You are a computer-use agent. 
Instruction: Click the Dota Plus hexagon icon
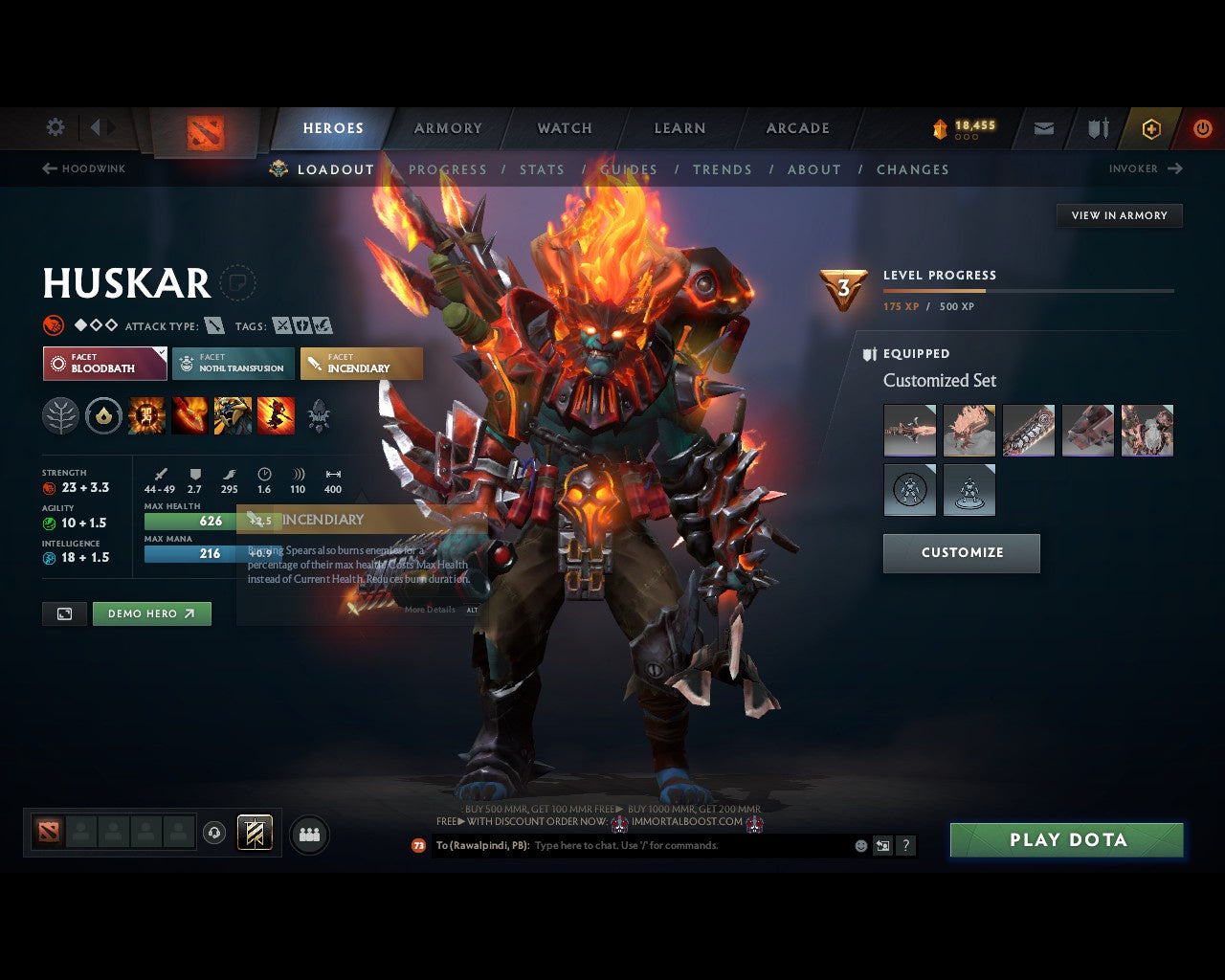1151,128
